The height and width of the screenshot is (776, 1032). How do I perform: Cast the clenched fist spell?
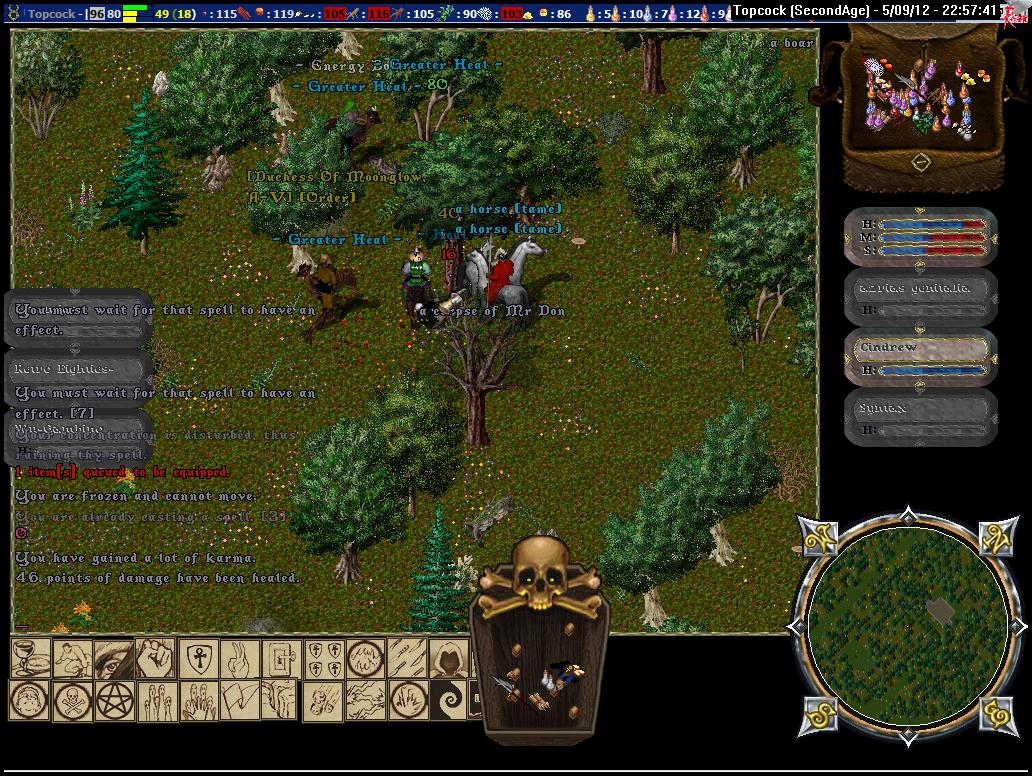click(155, 658)
